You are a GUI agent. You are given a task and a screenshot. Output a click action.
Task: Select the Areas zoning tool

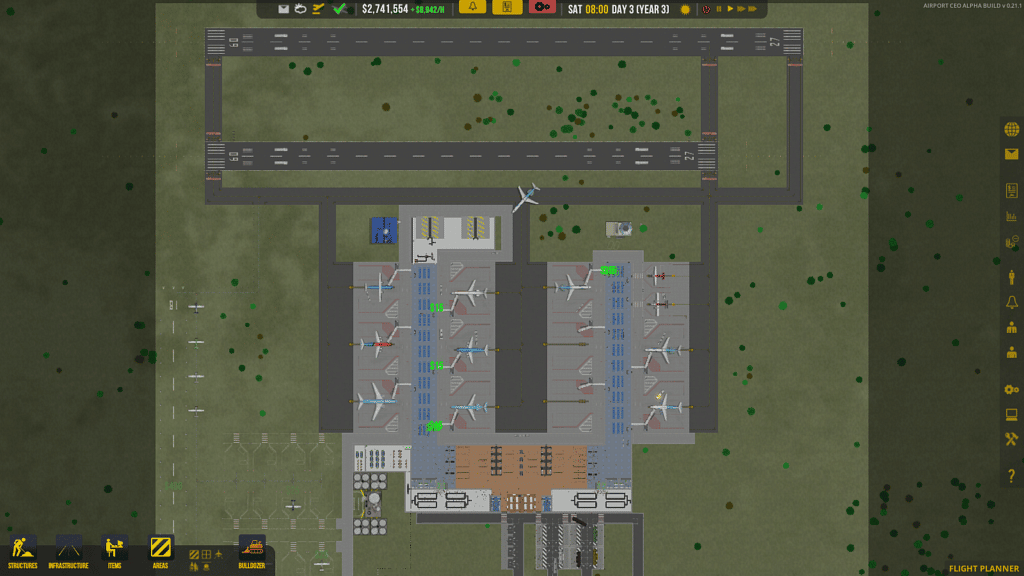(161, 550)
